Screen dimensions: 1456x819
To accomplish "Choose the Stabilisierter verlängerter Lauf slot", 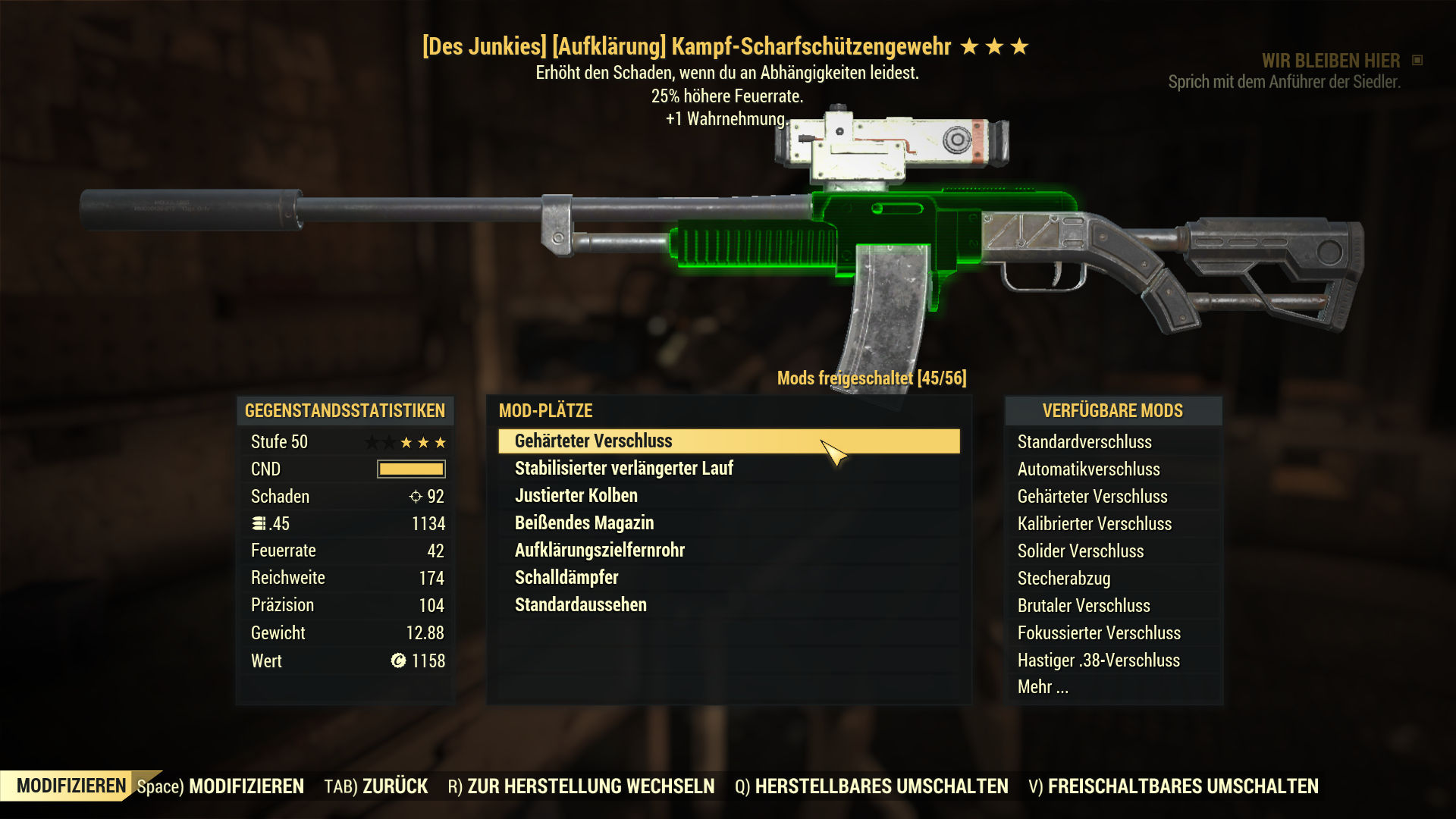I will coord(624,469).
